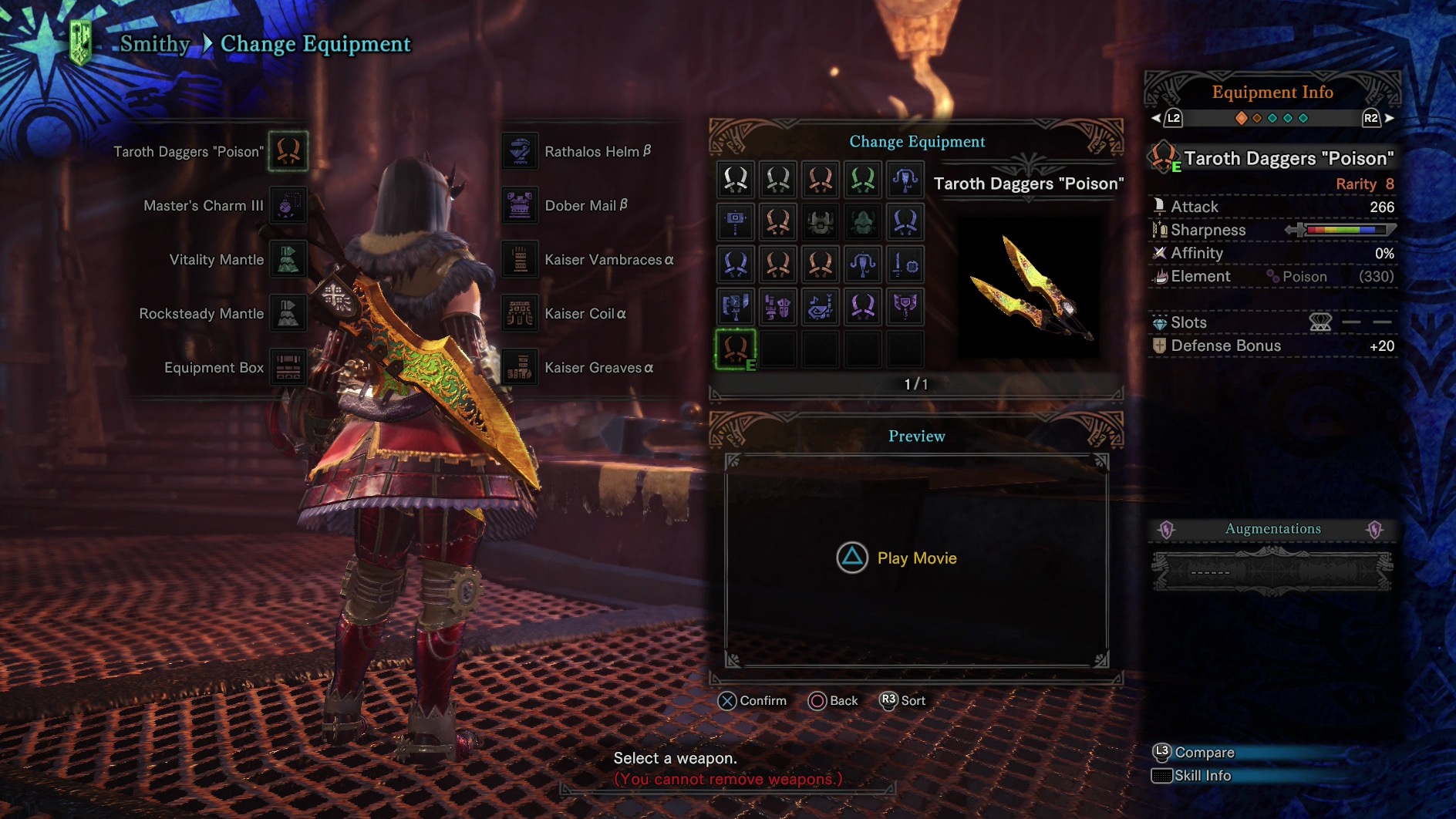Select the green dual blades icon
The height and width of the screenshot is (819, 1456).
[863, 180]
